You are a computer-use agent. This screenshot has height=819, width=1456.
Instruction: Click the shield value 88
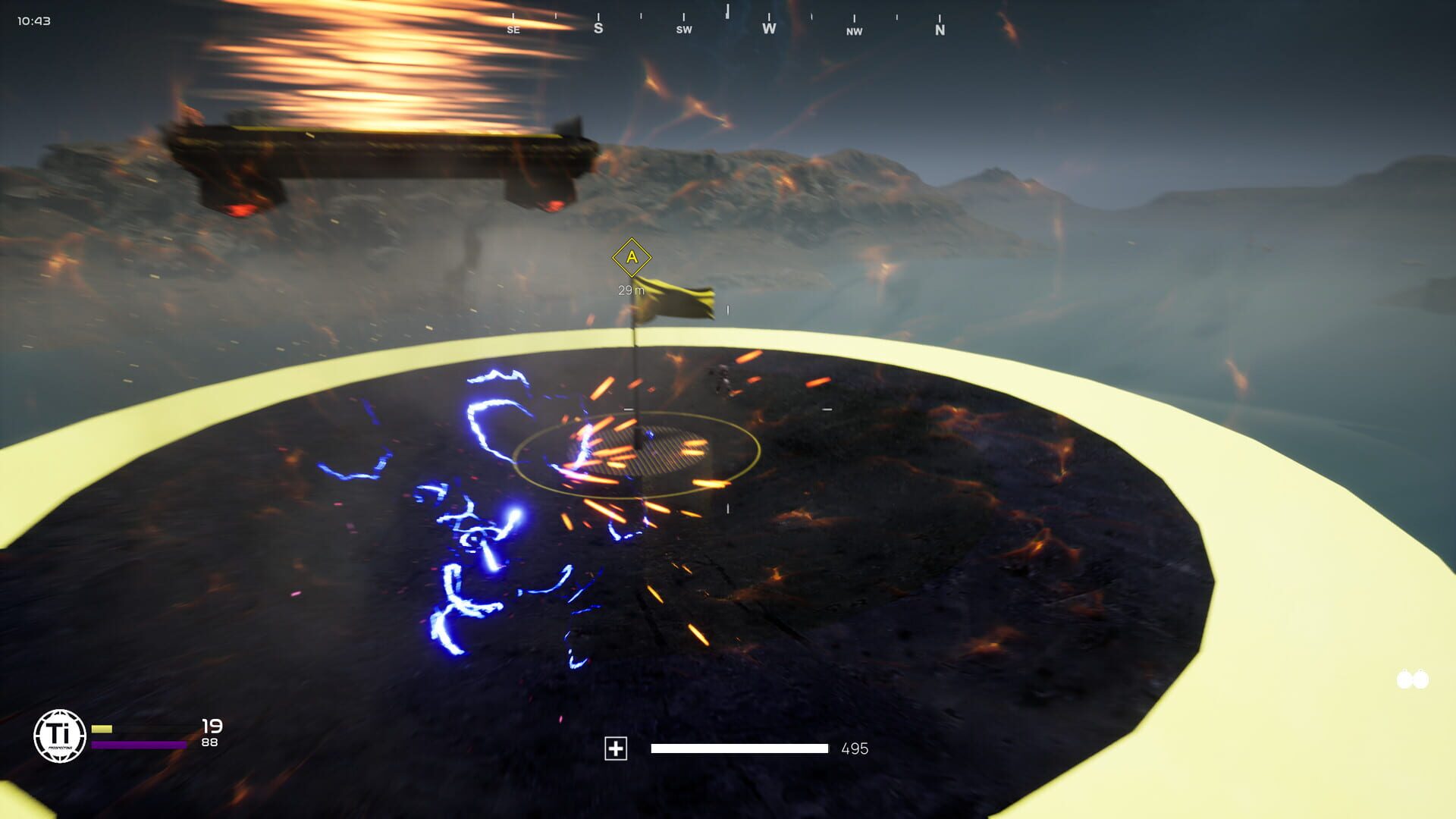[211, 744]
